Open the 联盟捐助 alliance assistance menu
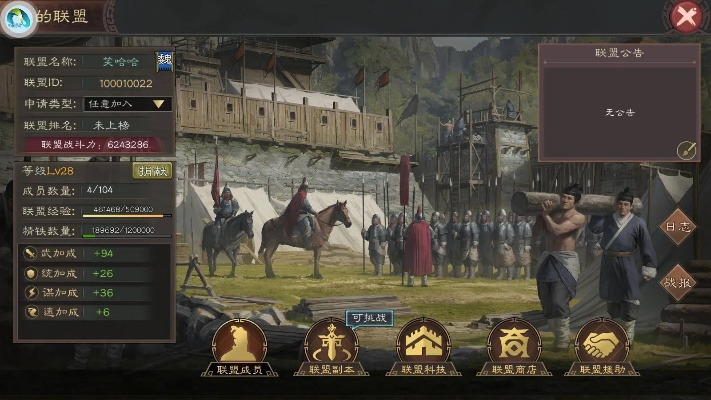This screenshot has width=711, height=400. tap(601, 345)
